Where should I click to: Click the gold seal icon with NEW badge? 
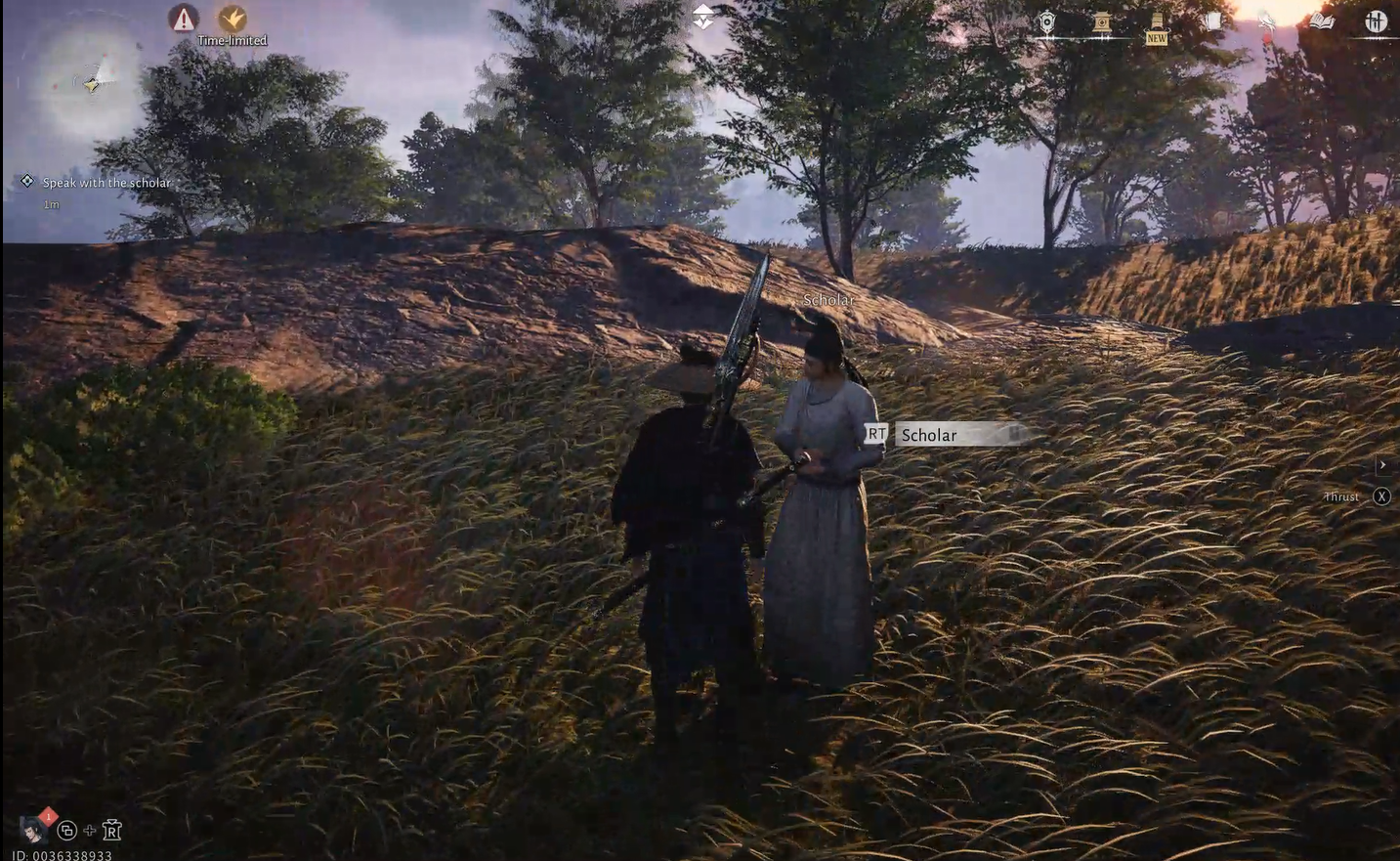[x=1157, y=22]
